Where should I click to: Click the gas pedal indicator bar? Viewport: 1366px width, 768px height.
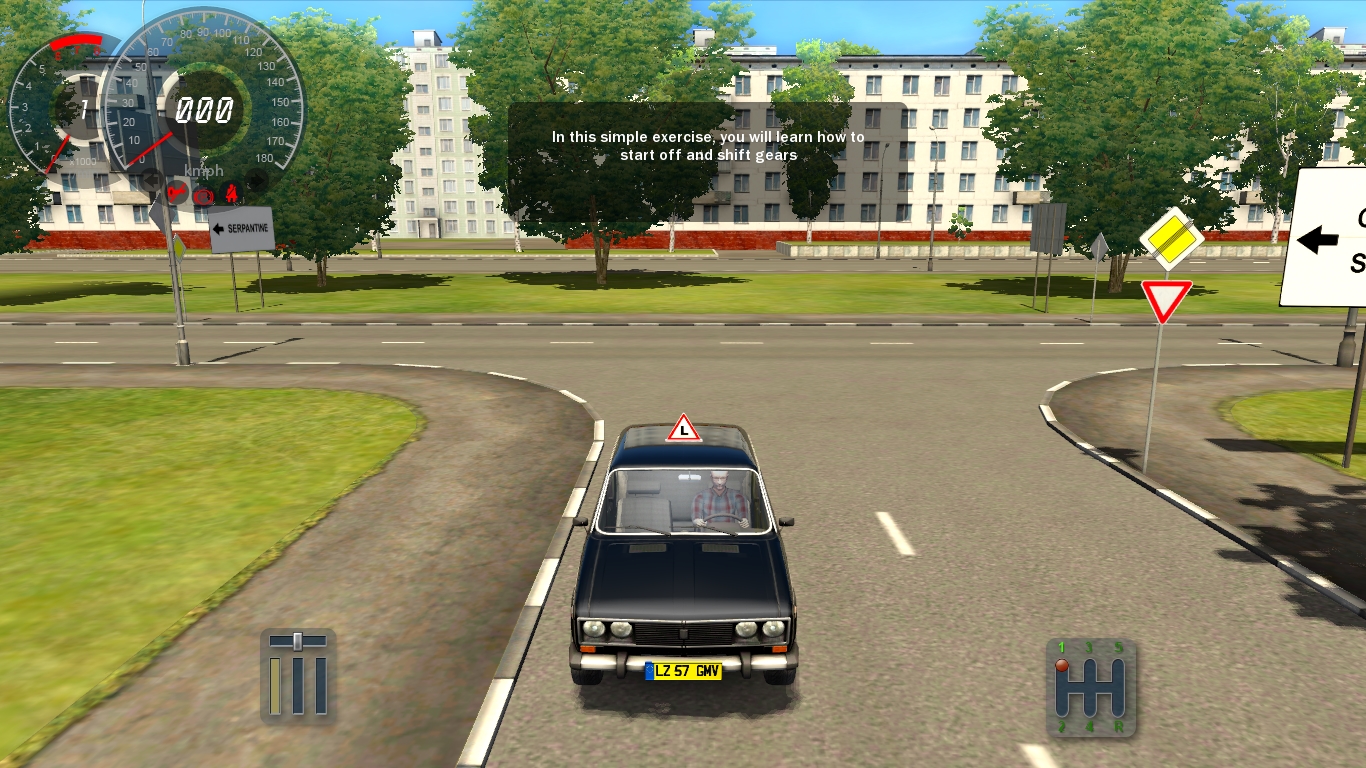click(x=321, y=686)
